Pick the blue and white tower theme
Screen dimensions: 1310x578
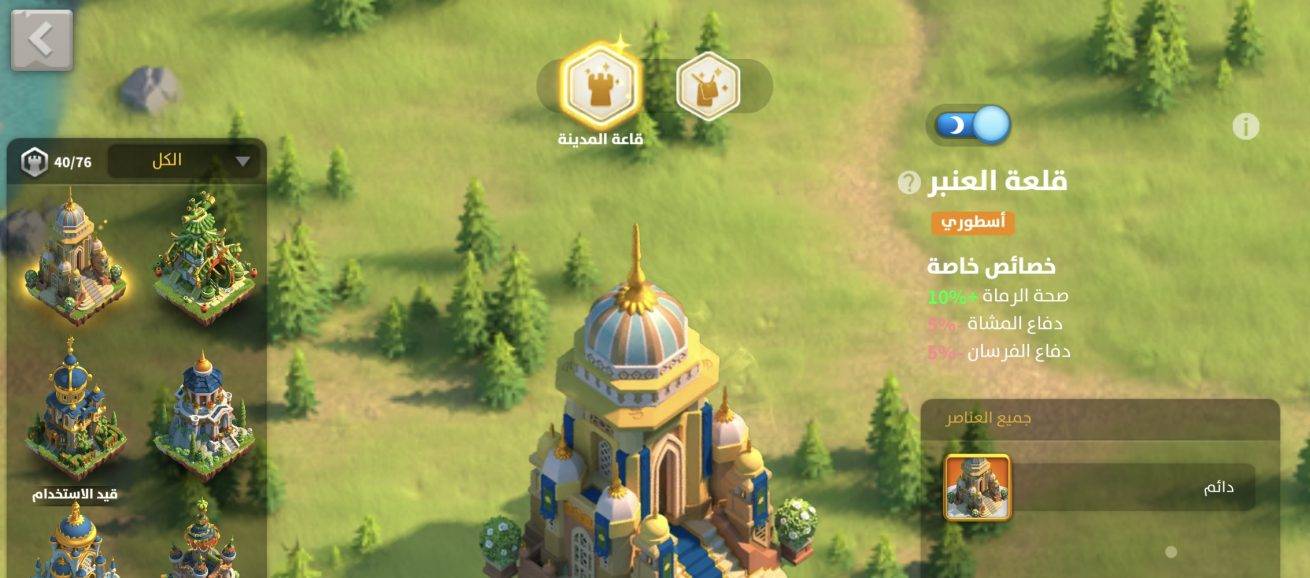point(205,412)
